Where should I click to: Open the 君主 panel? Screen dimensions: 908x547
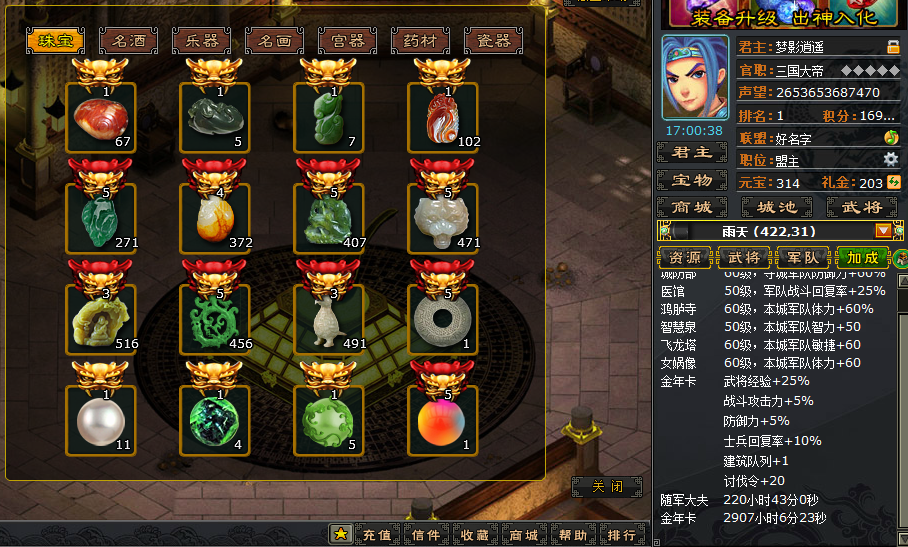pyautogui.click(x=691, y=153)
